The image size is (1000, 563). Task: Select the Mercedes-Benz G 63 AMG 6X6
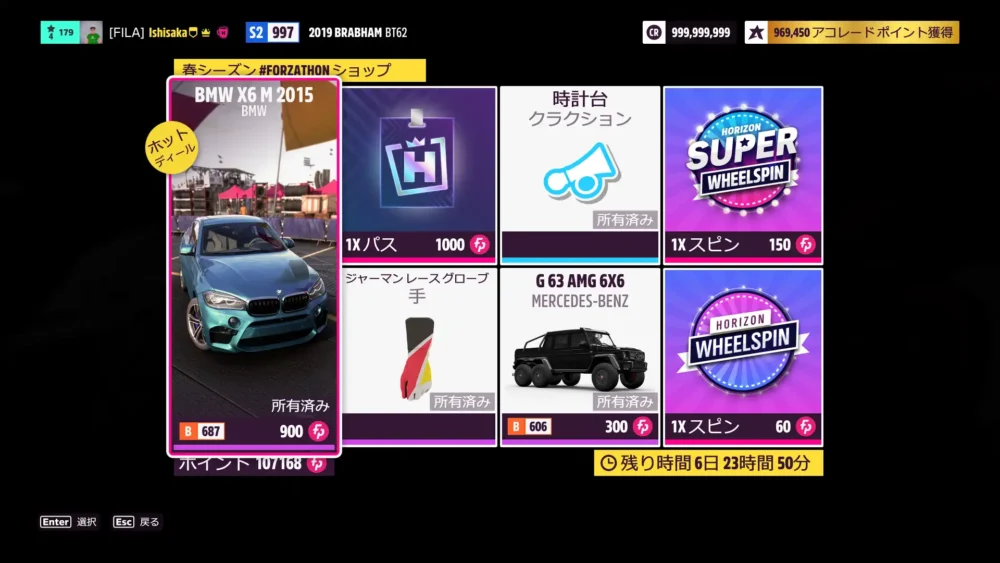(x=580, y=356)
